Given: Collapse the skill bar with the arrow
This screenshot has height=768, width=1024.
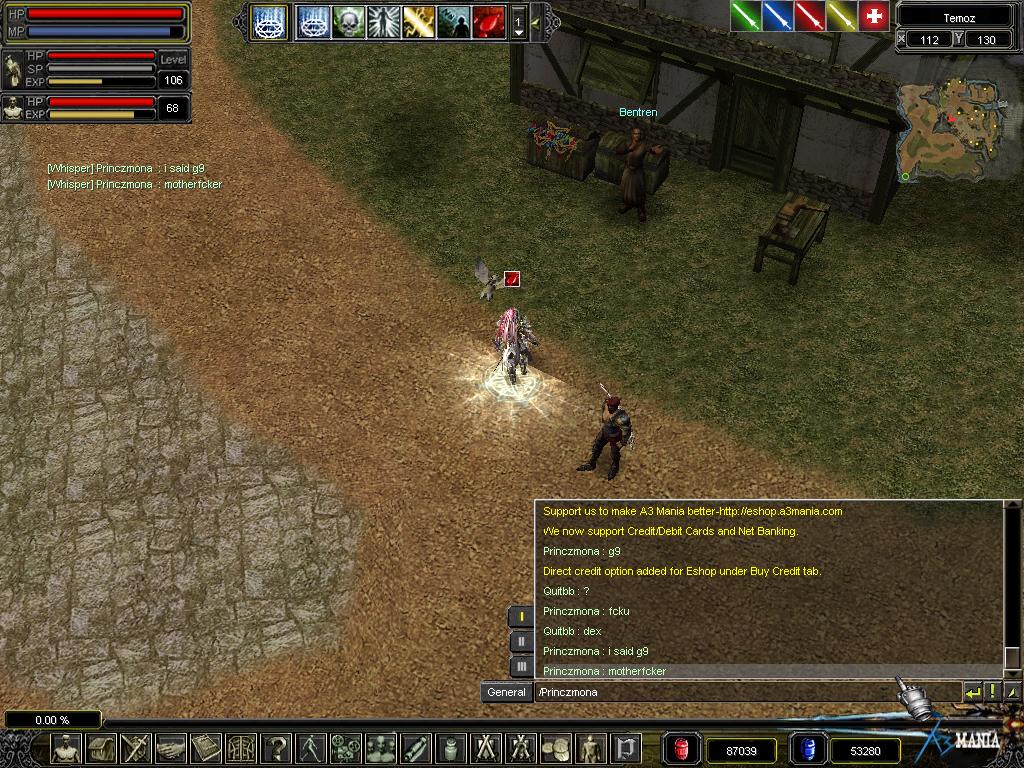Looking at the screenshot, I should coord(537,21).
